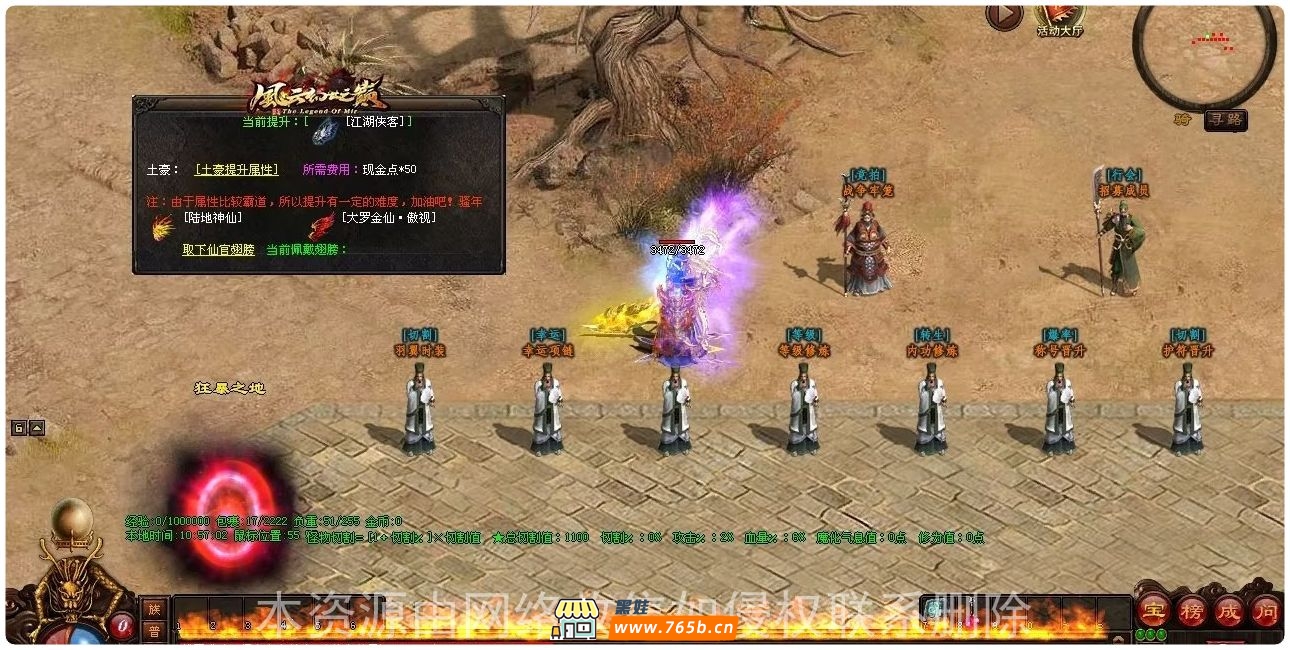This screenshot has width=1290, height=650.
Task: Select the 江湖侠客 upgrade entry
Action: (x=377, y=121)
